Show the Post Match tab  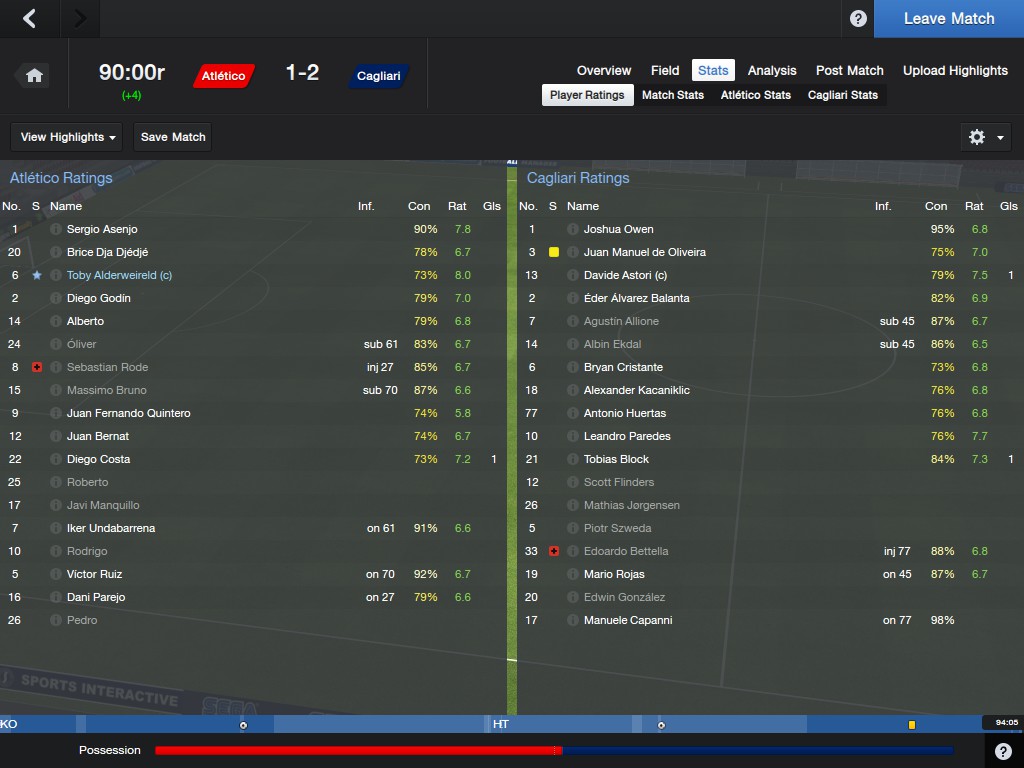(849, 70)
